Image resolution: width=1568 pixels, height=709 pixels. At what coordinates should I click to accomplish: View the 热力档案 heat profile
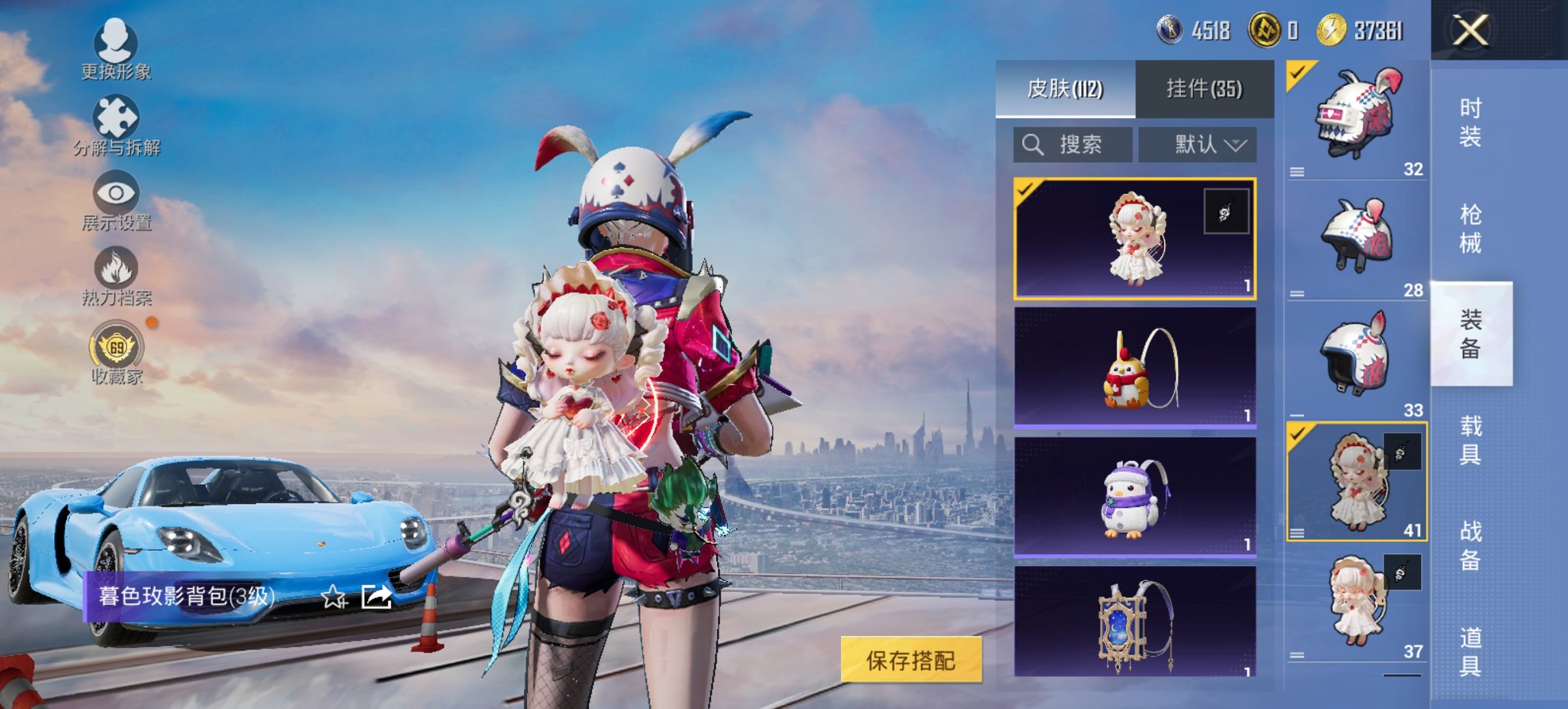[116, 273]
